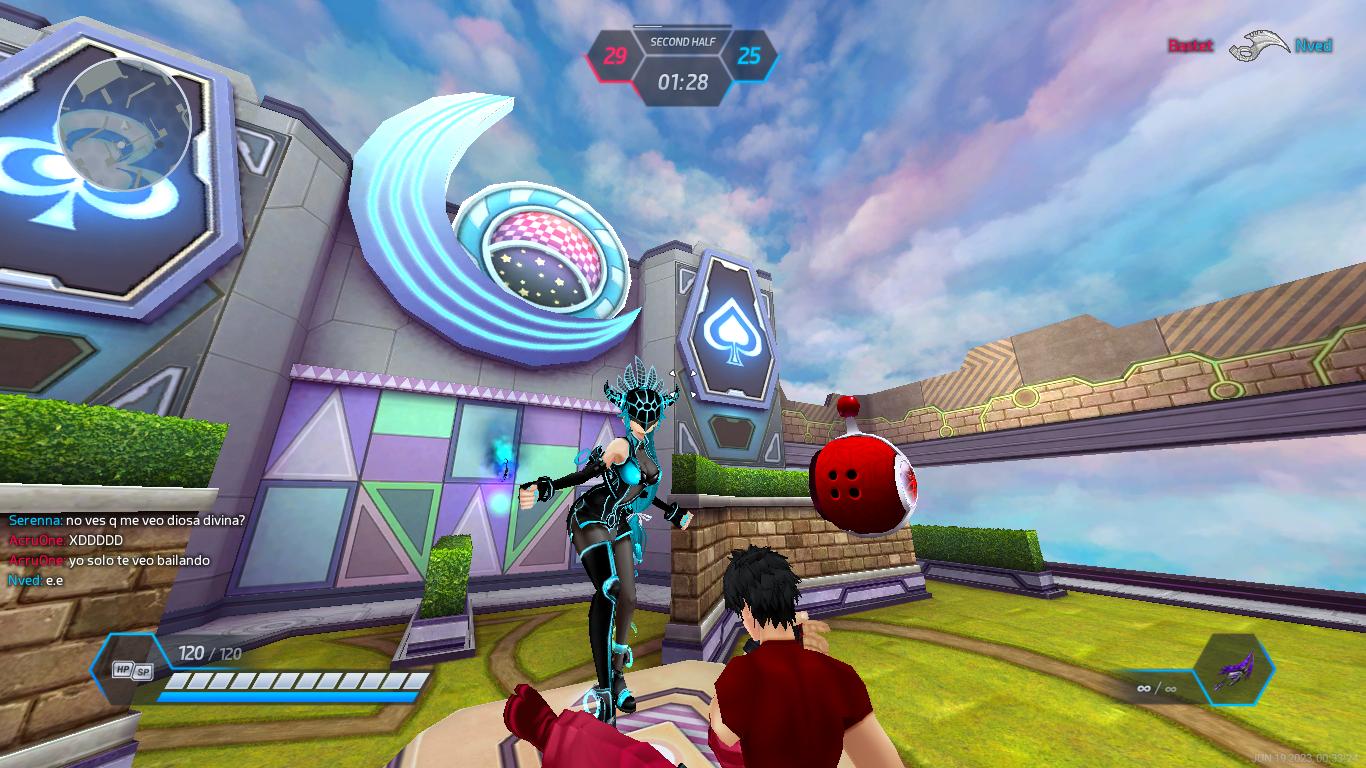
Task: Click Serenna's chat message line
Action: point(127,520)
